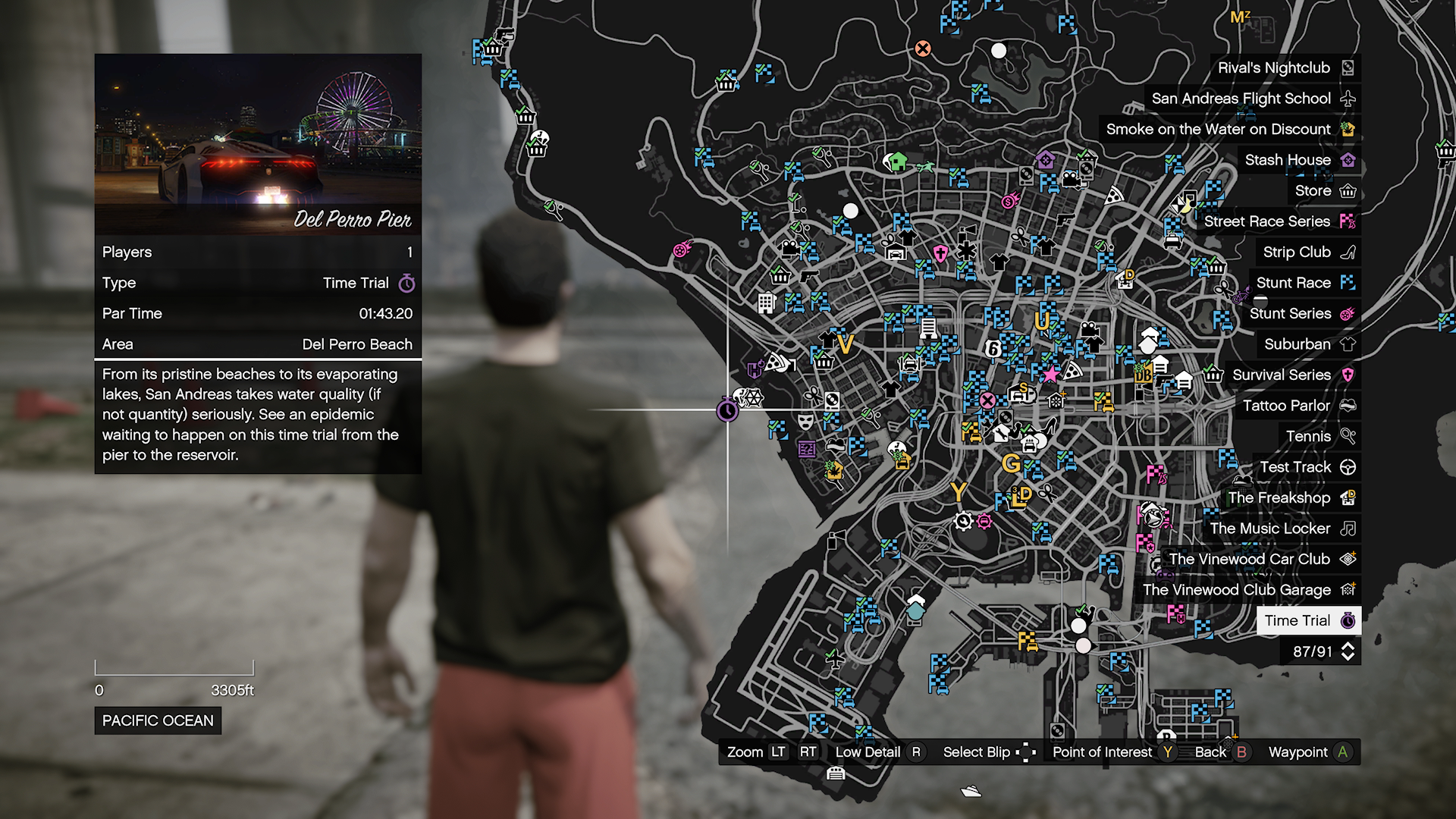
Task: Select the highlighted Time Trial legend entry
Action: pos(1308,620)
